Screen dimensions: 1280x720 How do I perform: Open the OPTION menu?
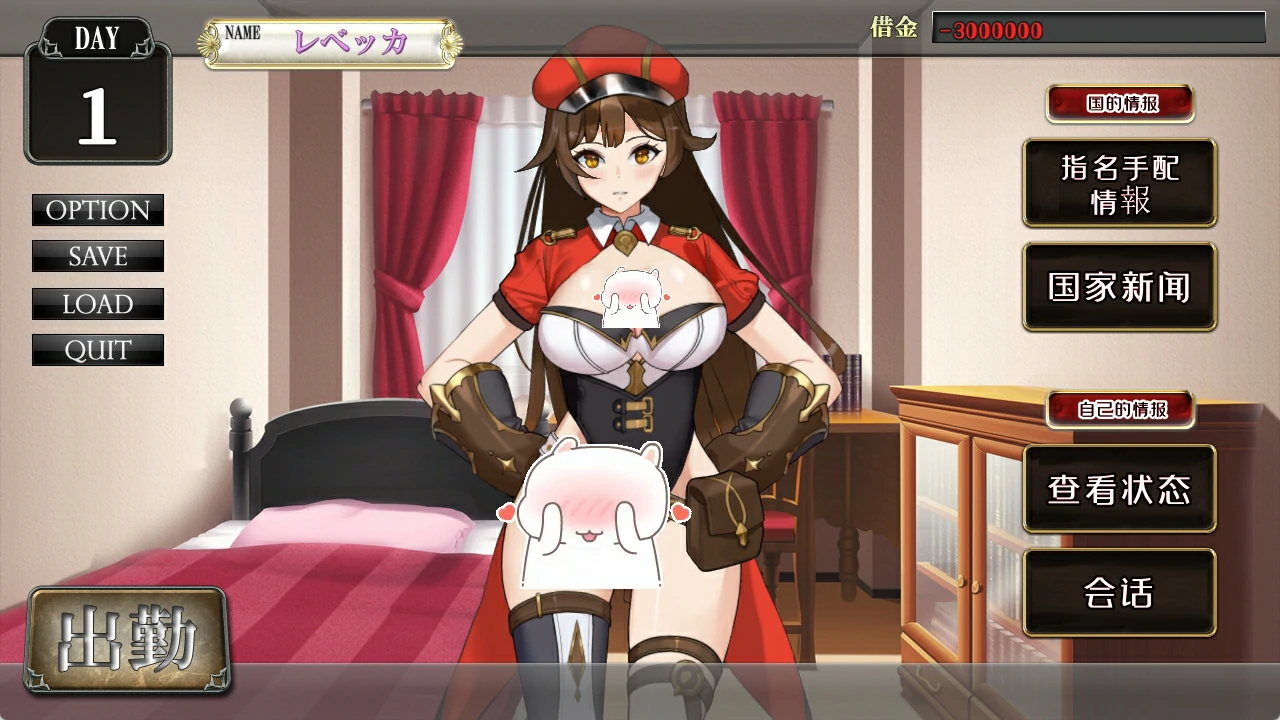98,210
